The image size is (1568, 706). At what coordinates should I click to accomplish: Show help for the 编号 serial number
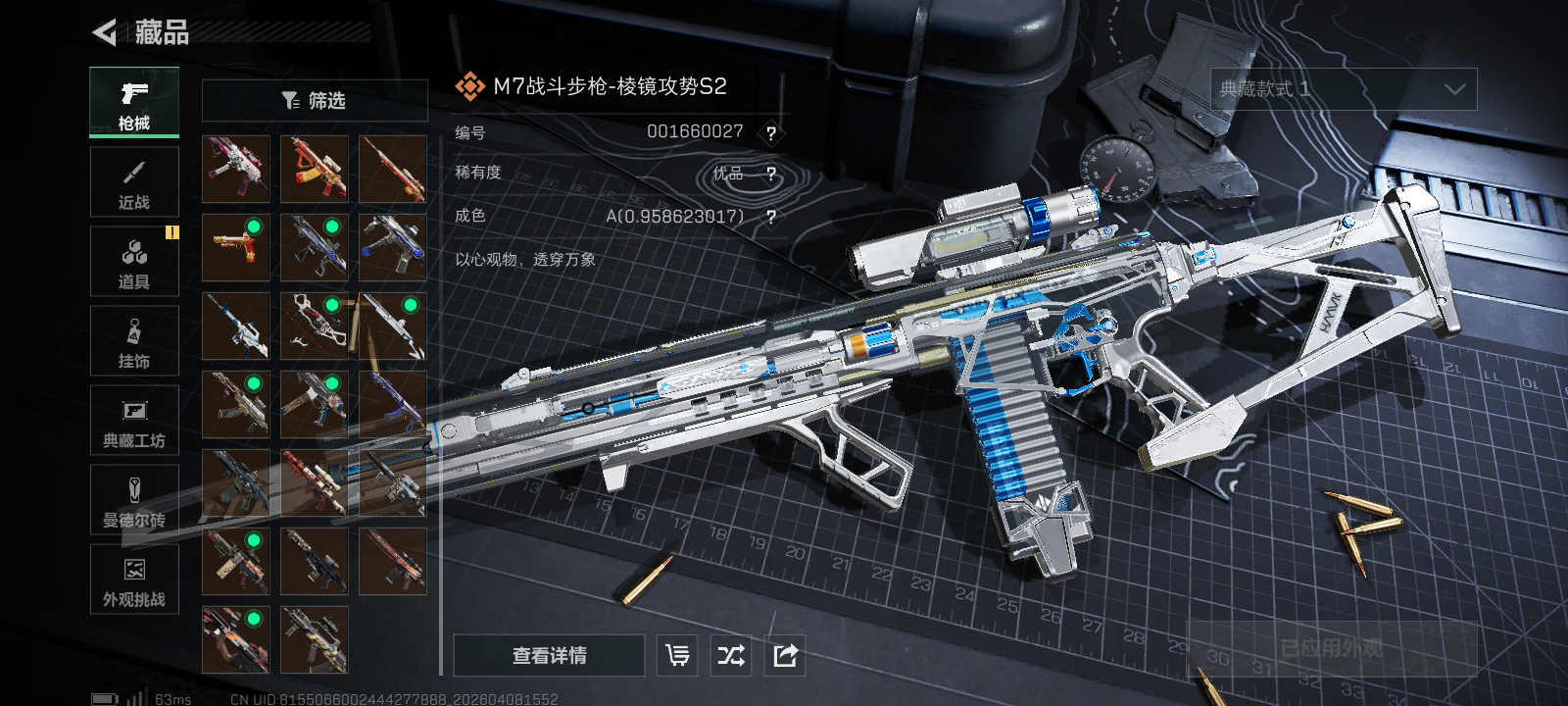point(771,133)
